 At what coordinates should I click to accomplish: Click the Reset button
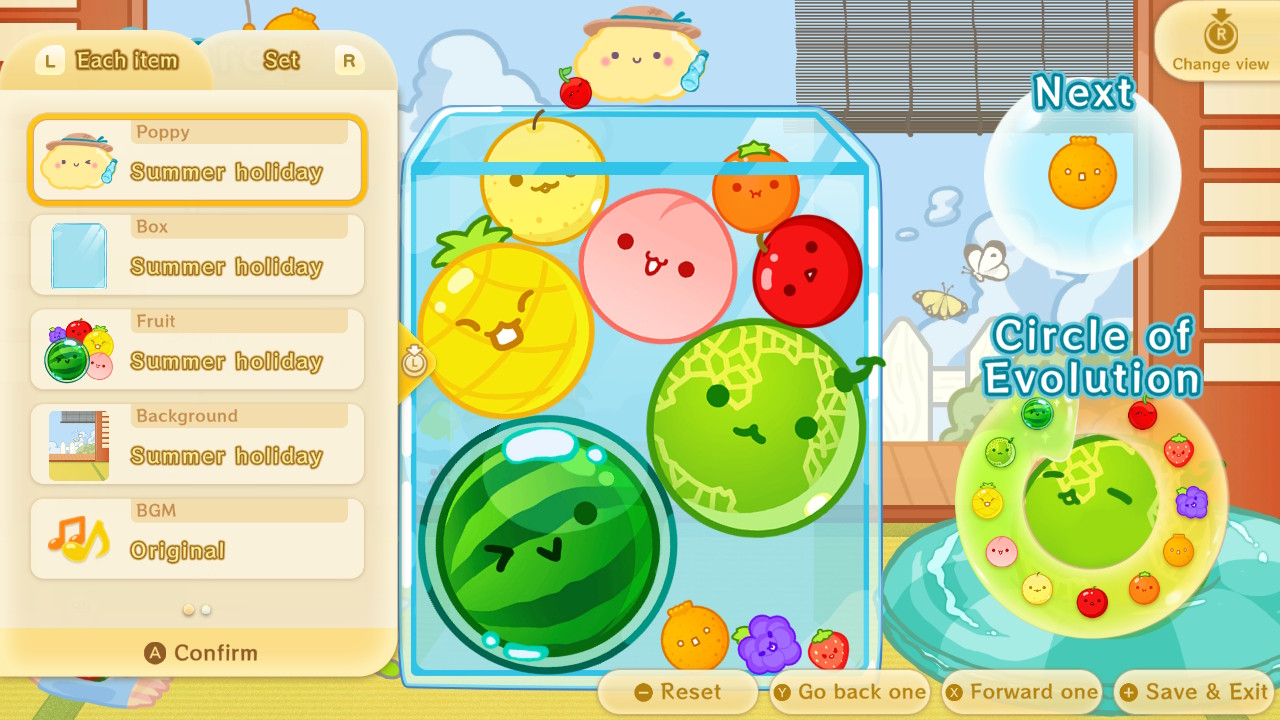point(679,691)
